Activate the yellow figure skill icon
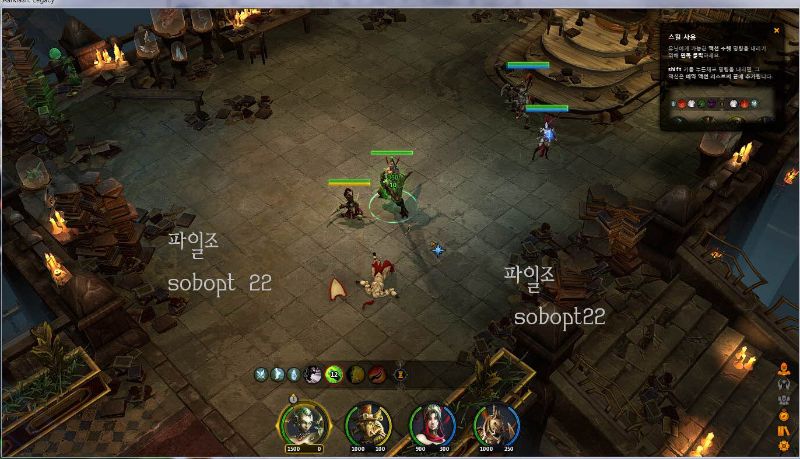This screenshot has width=800, height=459. click(355, 375)
